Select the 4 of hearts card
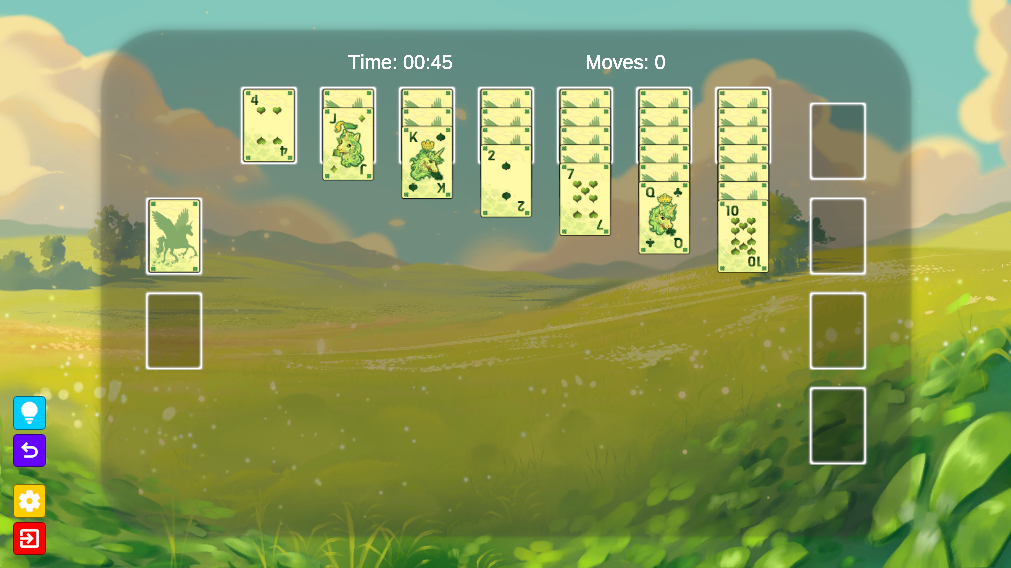 269,126
